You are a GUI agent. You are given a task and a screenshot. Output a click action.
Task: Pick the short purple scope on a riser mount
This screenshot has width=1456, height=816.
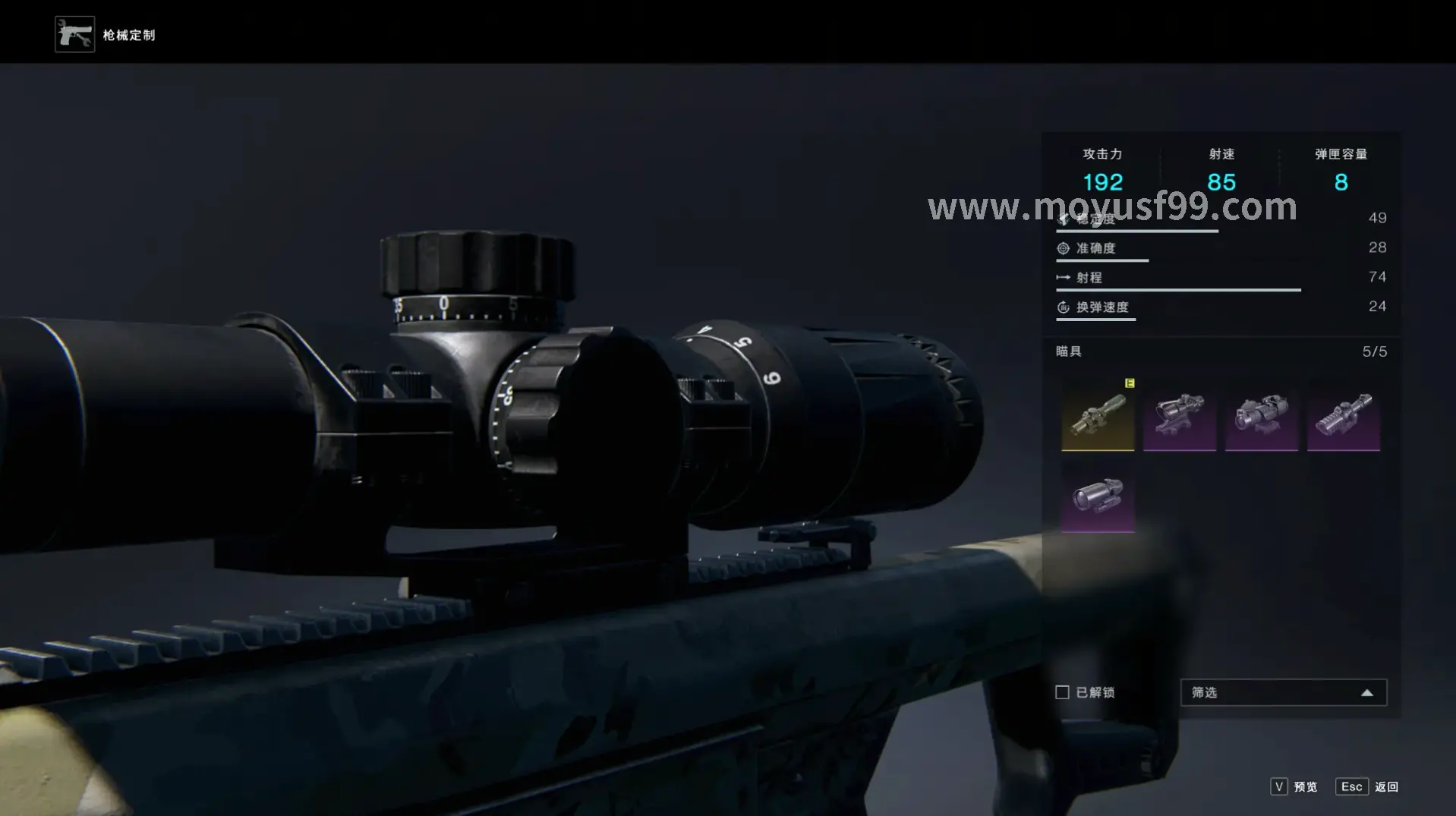tap(1262, 415)
